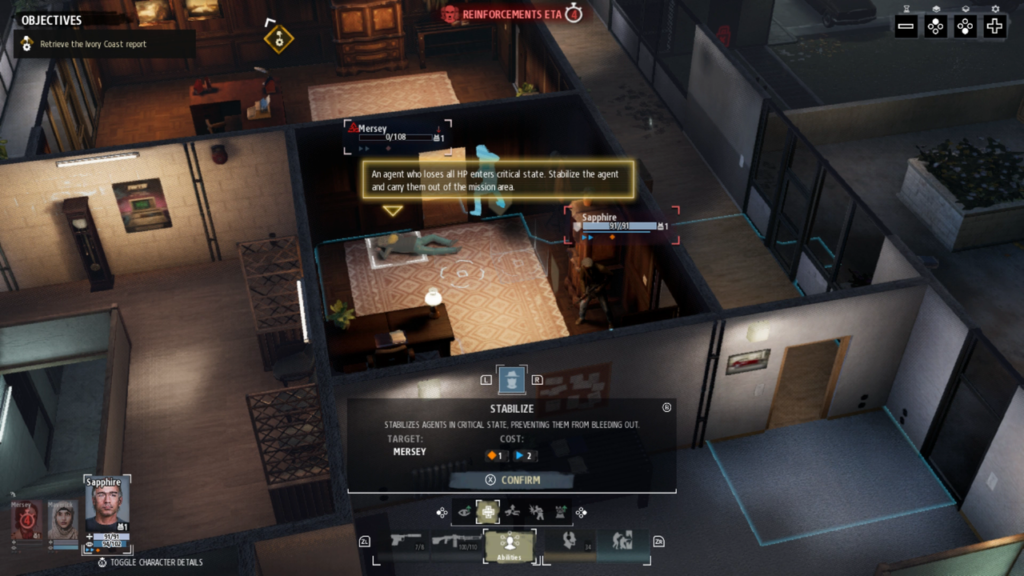Select the silenced pistol weapon slot

(407, 541)
